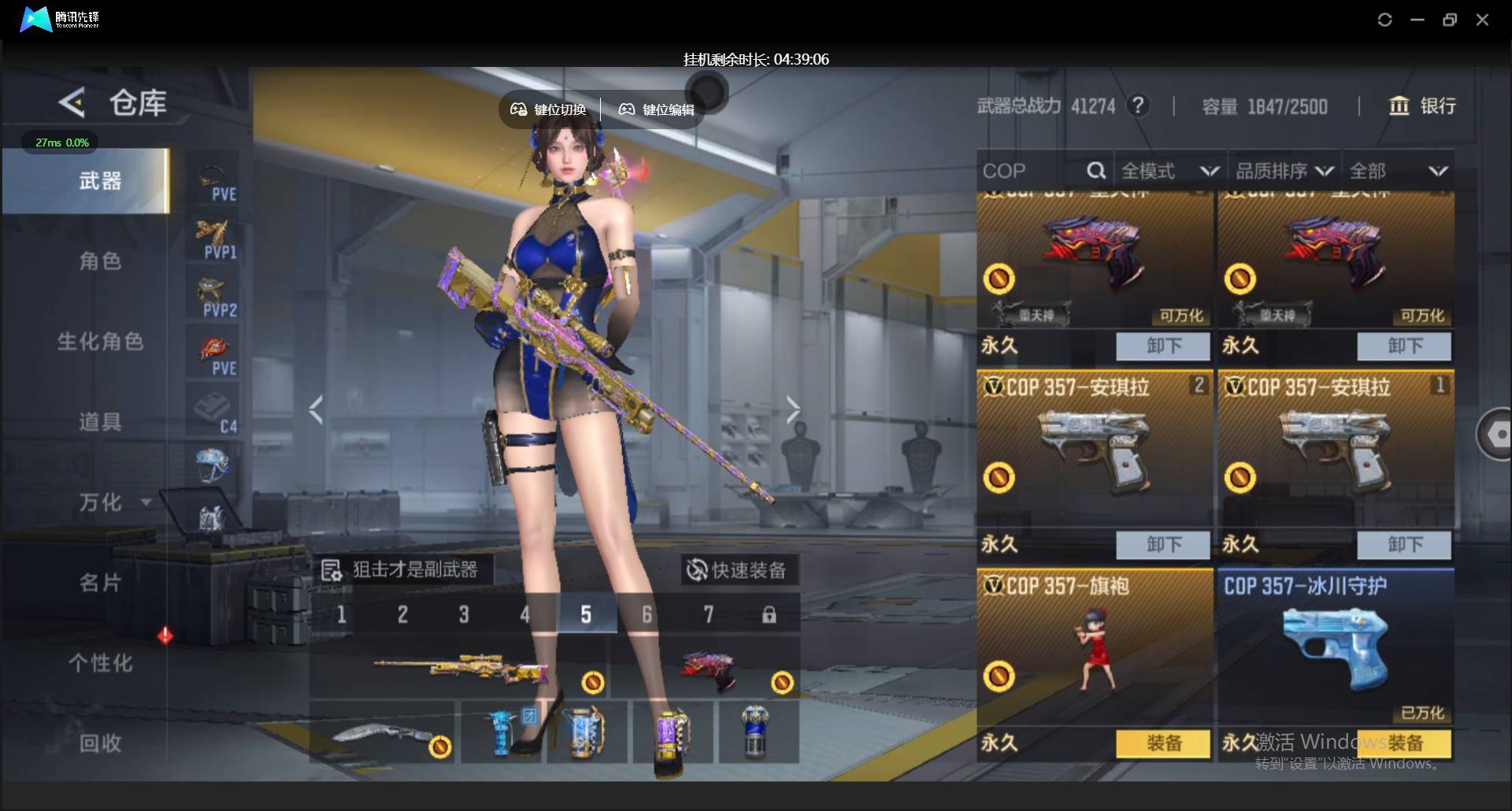The image size is (1512, 811).
Task: Switch to the 角色 category
Action: tap(100, 261)
